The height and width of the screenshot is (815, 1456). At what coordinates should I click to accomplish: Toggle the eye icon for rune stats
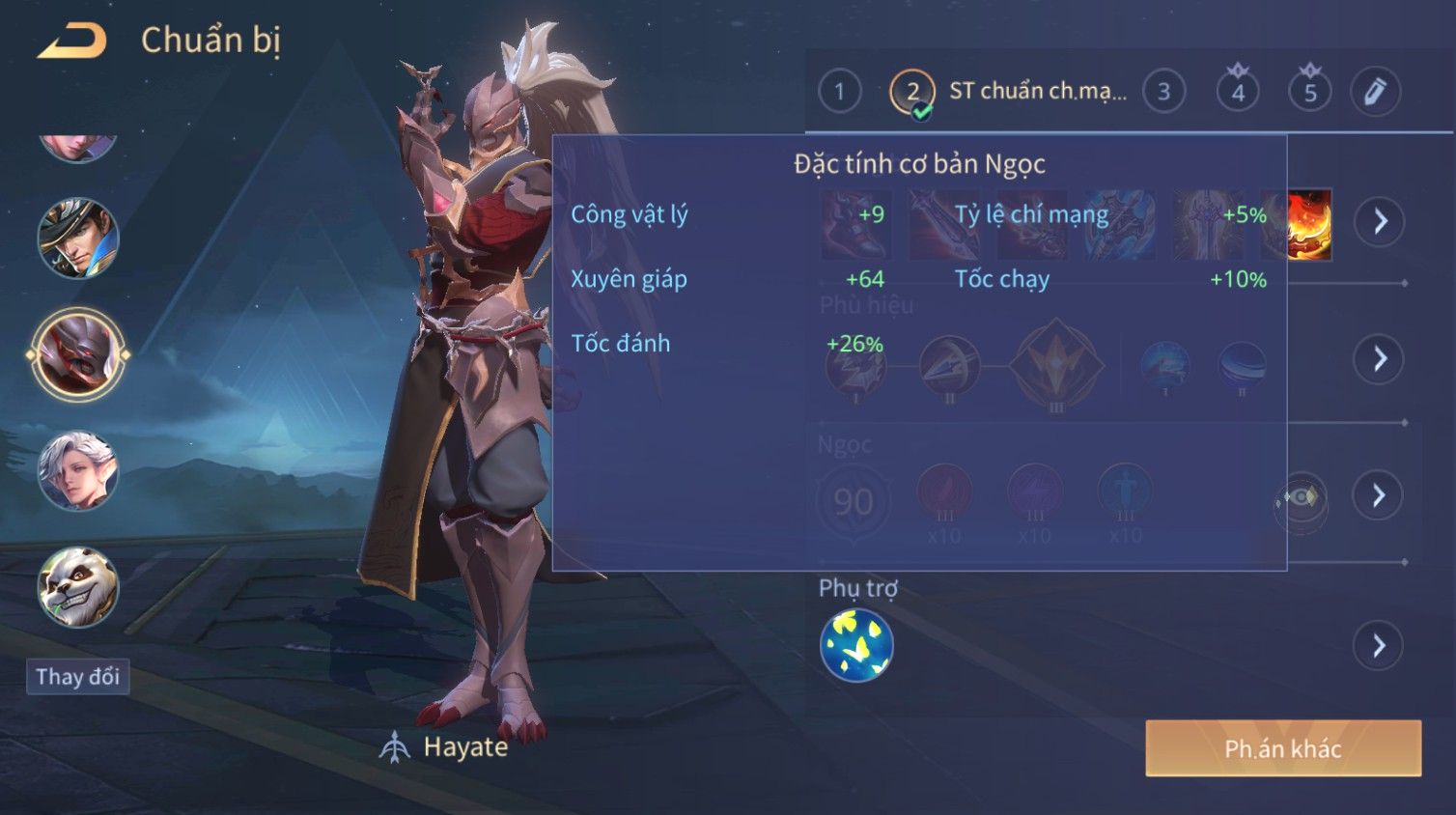point(1301,497)
